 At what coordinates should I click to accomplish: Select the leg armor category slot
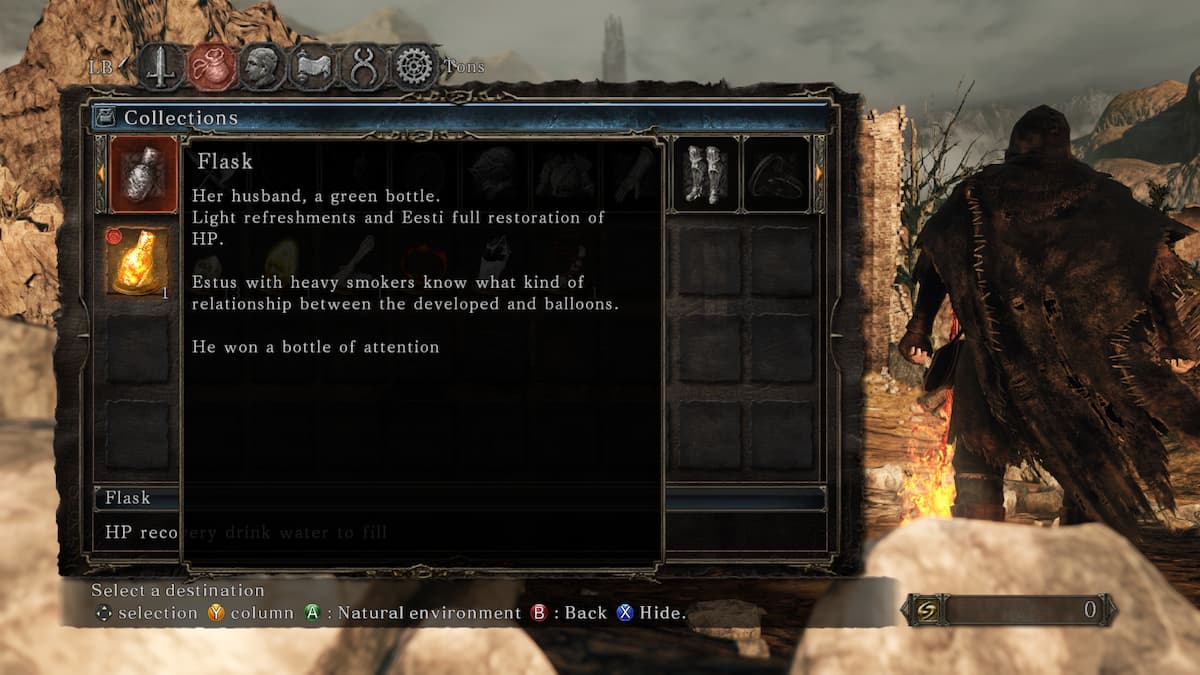tap(706, 175)
